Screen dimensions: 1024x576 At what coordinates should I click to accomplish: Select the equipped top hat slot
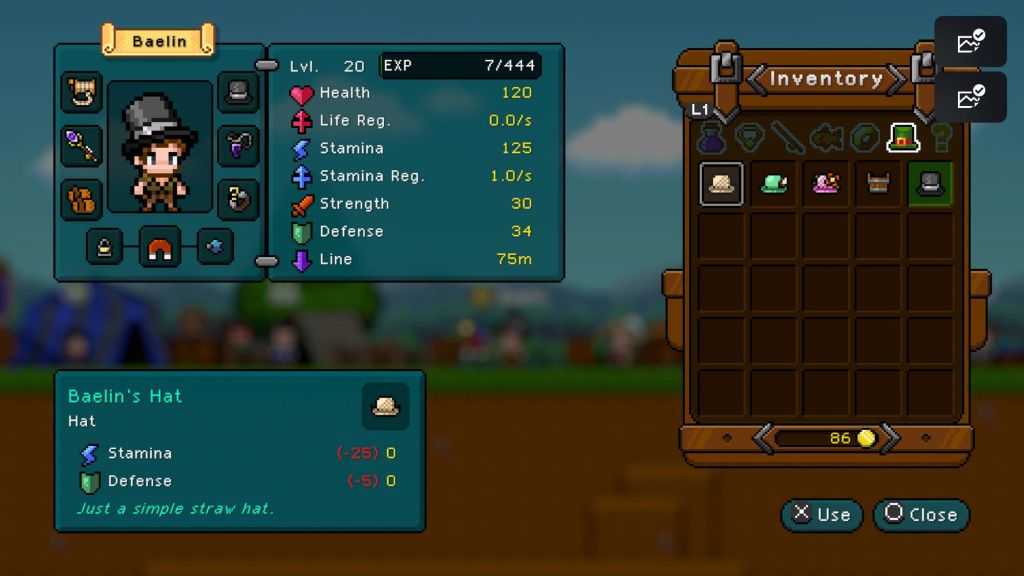[238, 92]
